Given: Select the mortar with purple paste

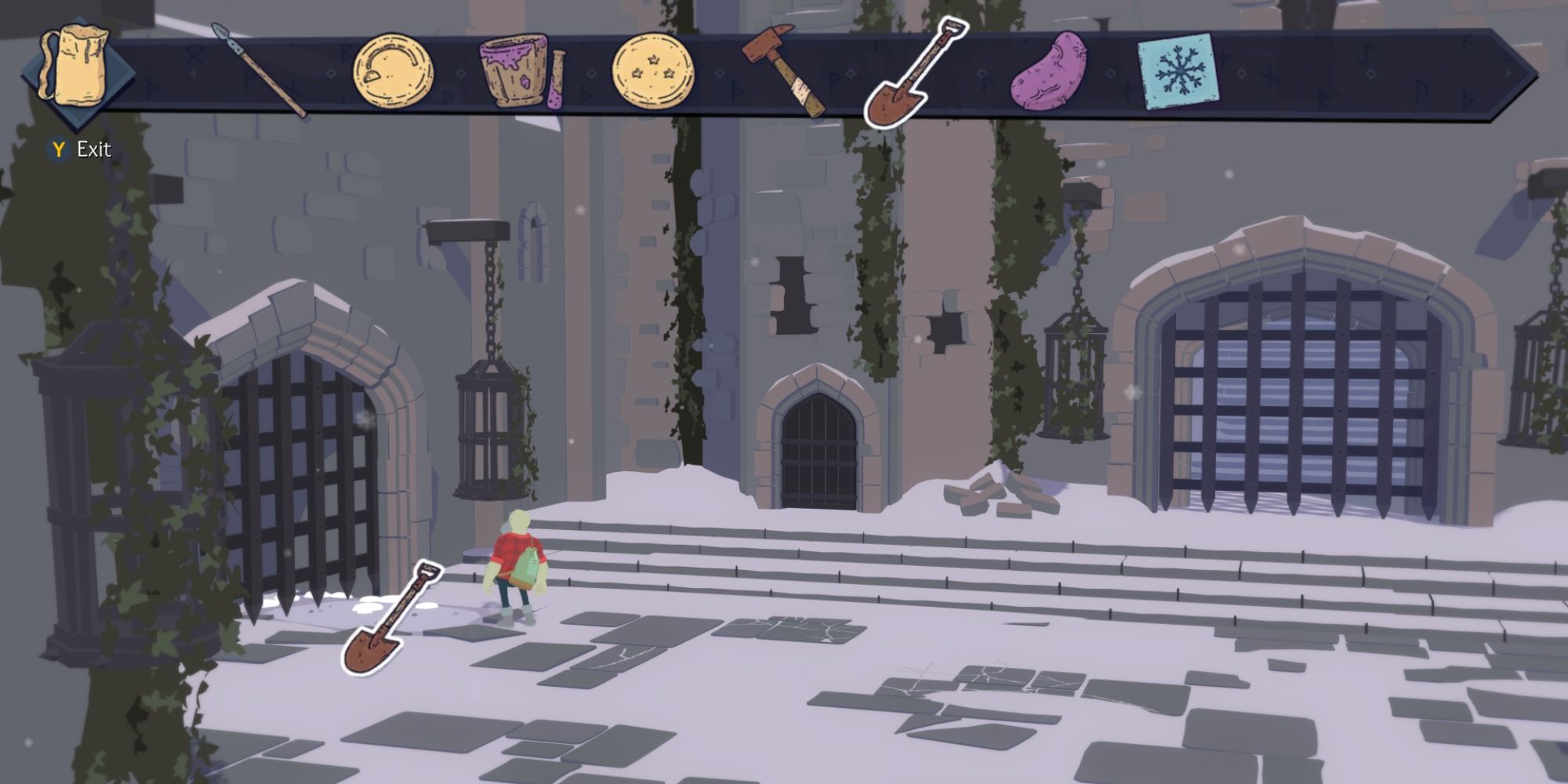Looking at the screenshot, I should coord(514,71).
